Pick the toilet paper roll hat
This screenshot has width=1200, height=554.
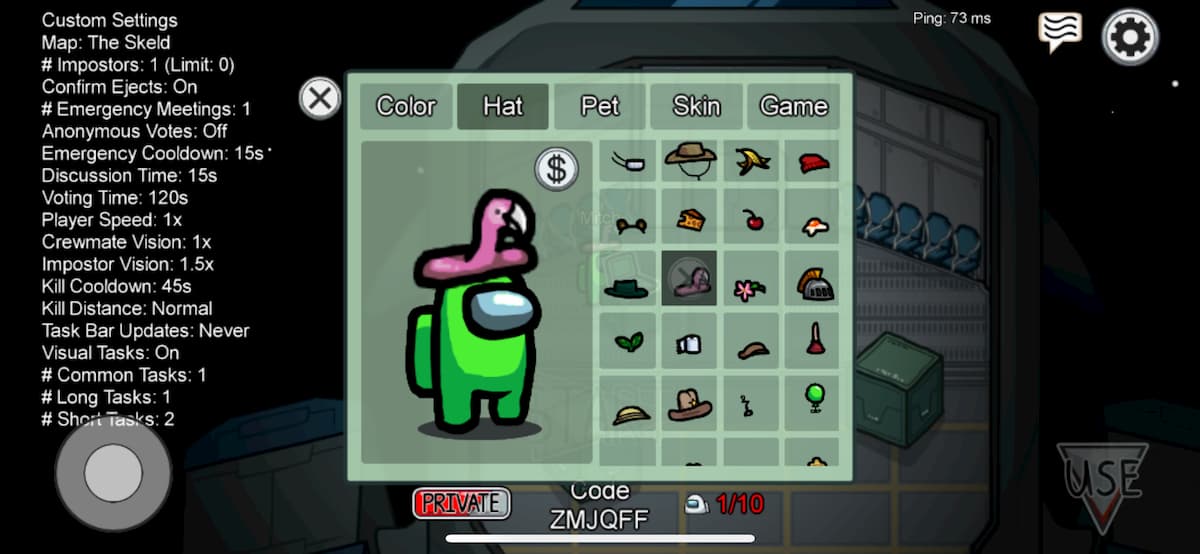(x=689, y=343)
